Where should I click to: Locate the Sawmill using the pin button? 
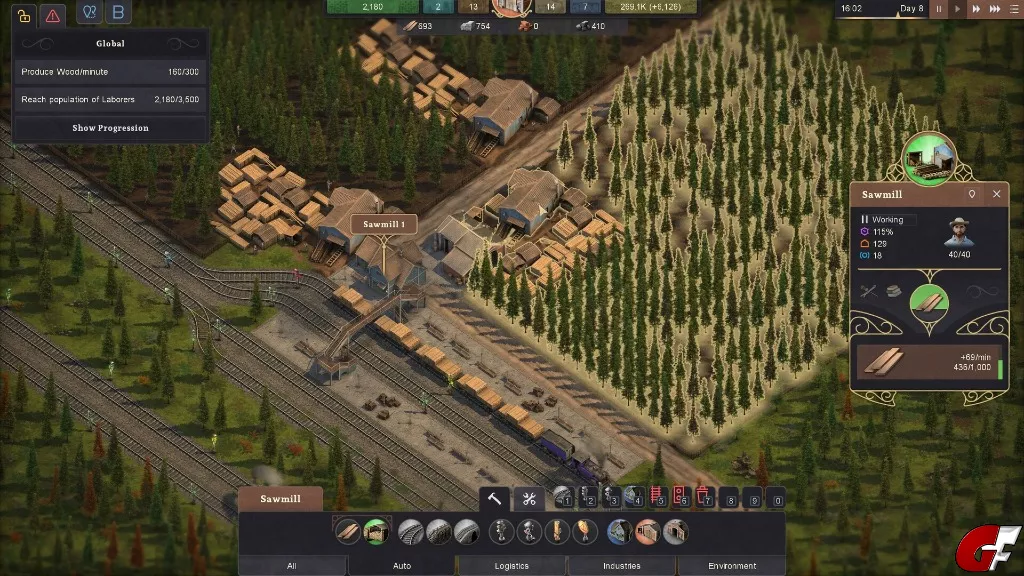point(971,194)
